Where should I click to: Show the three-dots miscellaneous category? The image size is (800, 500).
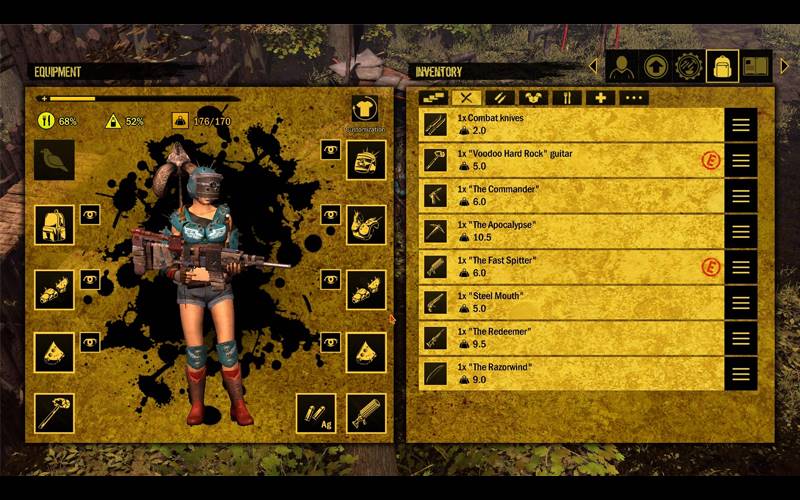[x=633, y=98]
